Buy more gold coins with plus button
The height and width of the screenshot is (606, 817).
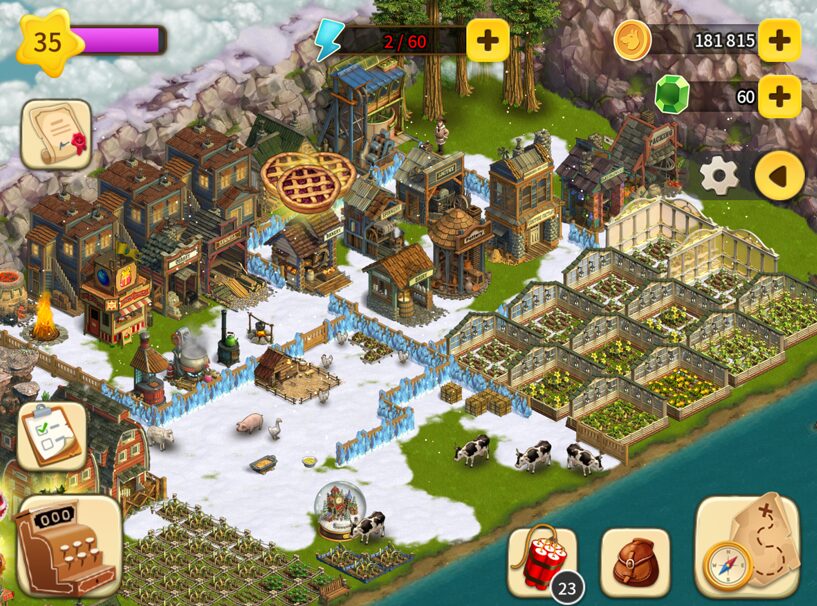coord(779,40)
